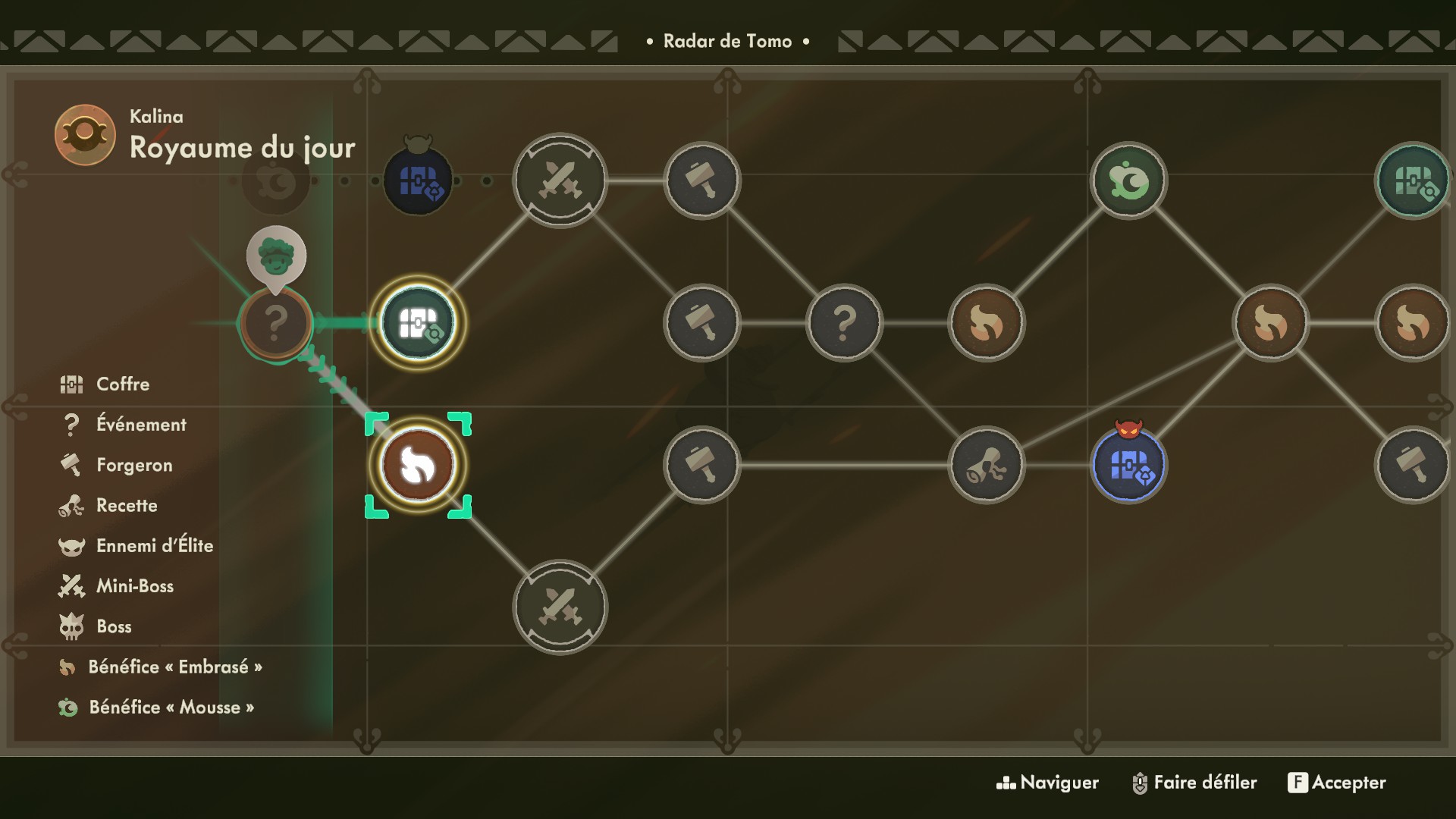Click the dark blue chest node with horns
Screen dimensions: 1456x819
click(418, 181)
